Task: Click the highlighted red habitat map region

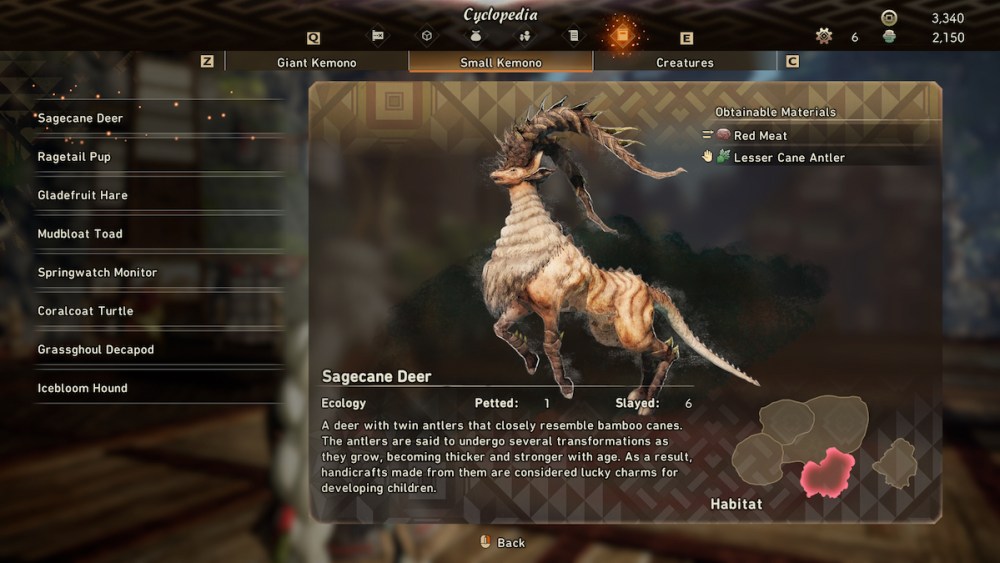Action: click(x=827, y=471)
